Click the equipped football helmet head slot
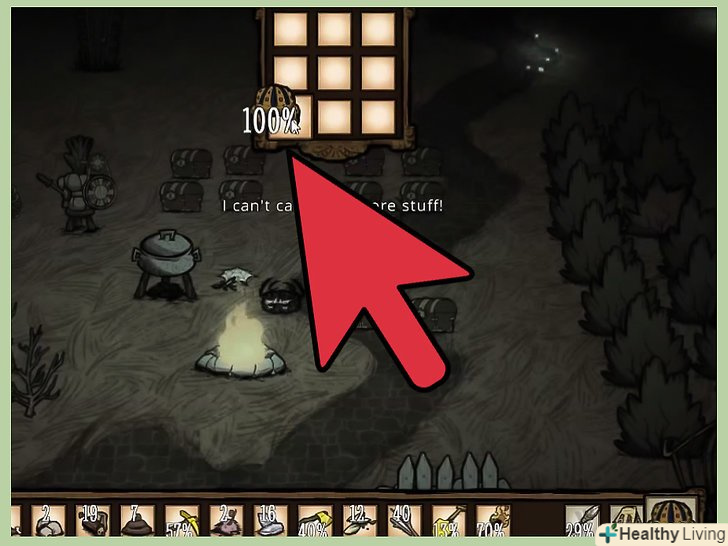The height and width of the screenshot is (546, 728). pyautogui.click(x=667, y=520)
